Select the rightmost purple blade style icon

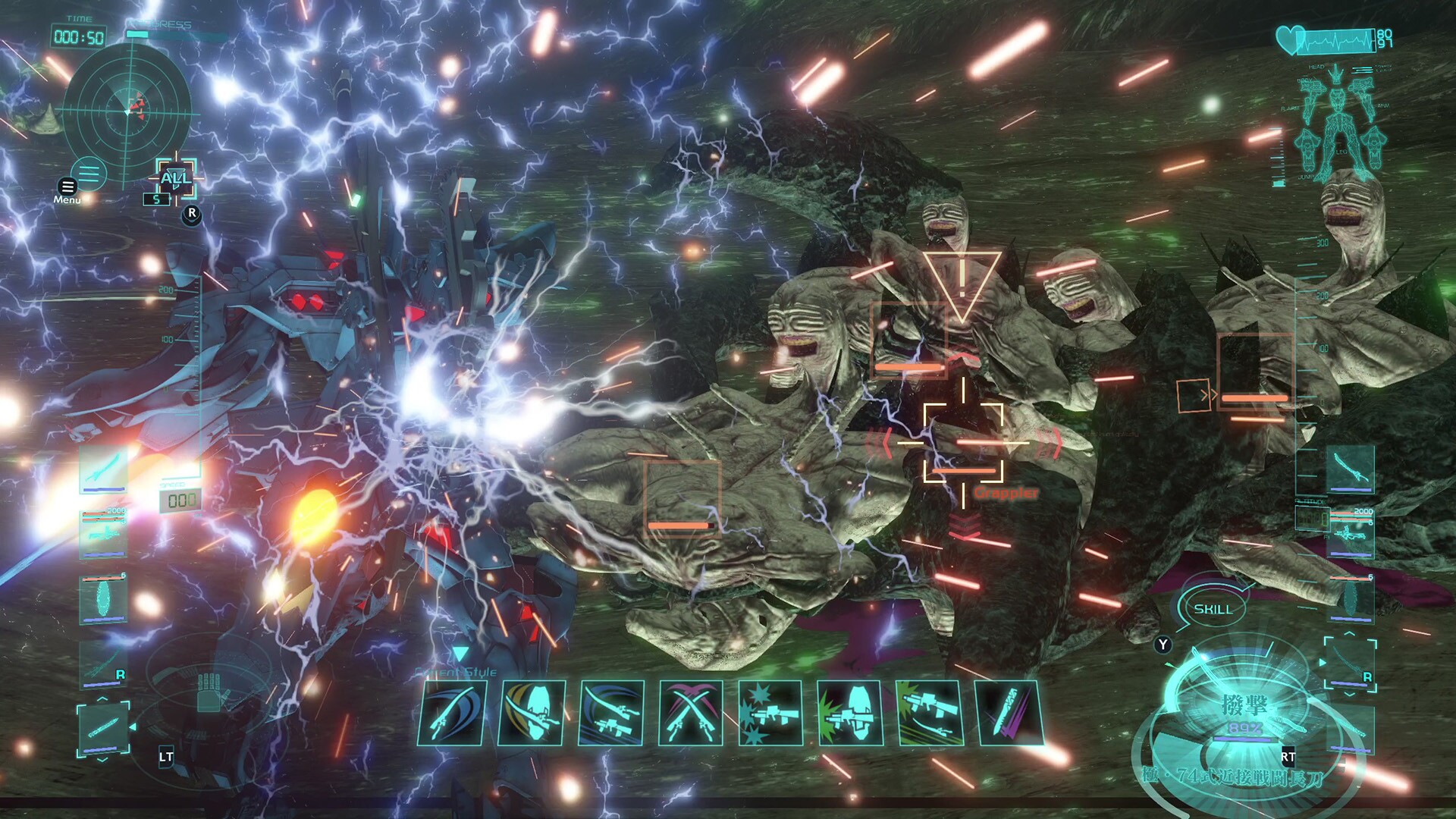(x=1010, y=711)
